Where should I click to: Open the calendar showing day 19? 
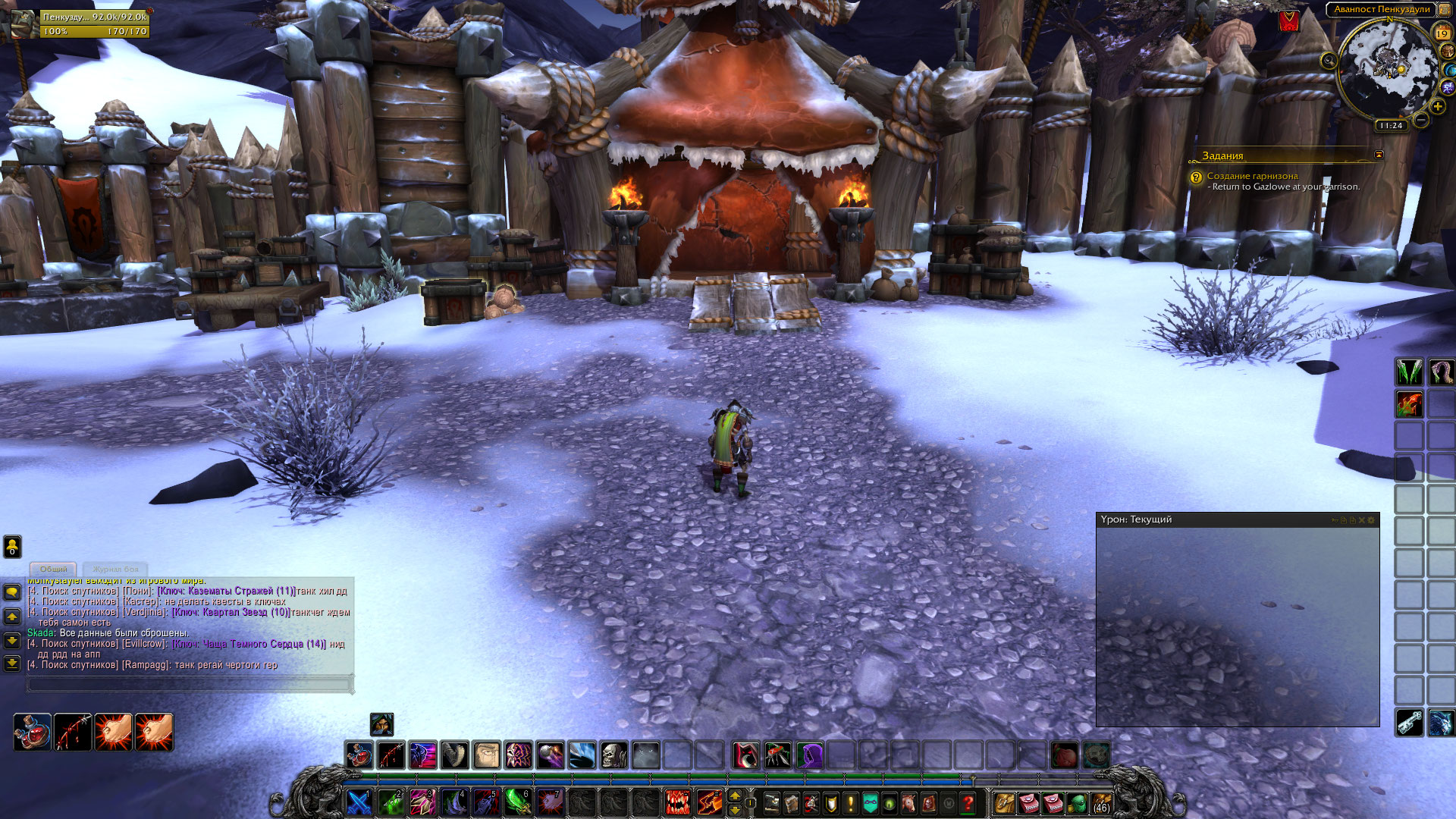click(x=1442, y=33)
